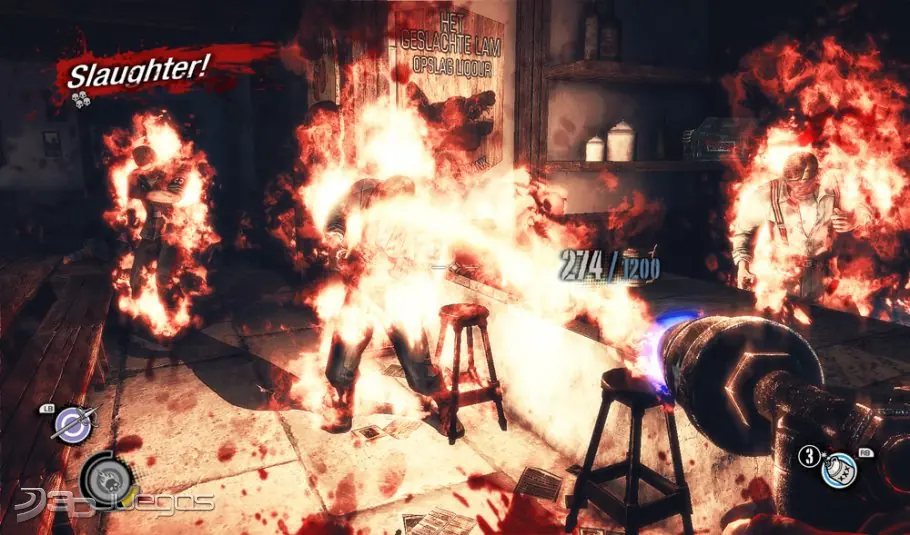Click the flaming skull gauge icon

coord(106,478)
